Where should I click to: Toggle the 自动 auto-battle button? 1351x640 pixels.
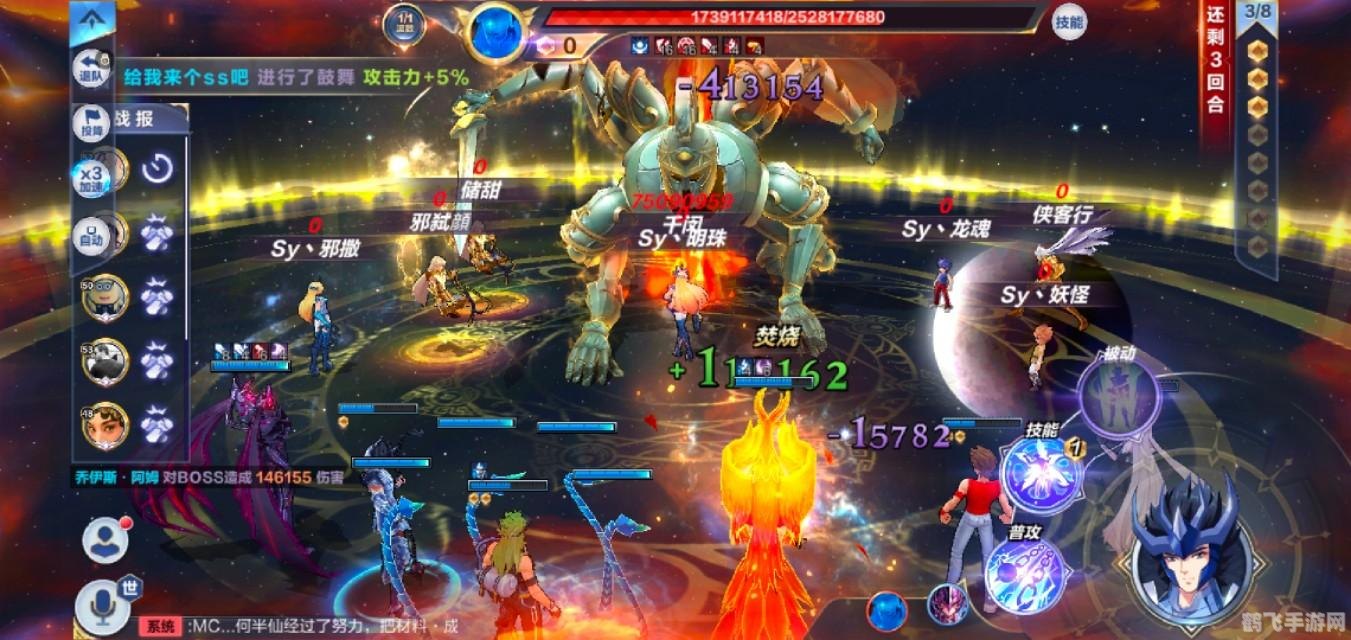[x=92, y=235]
